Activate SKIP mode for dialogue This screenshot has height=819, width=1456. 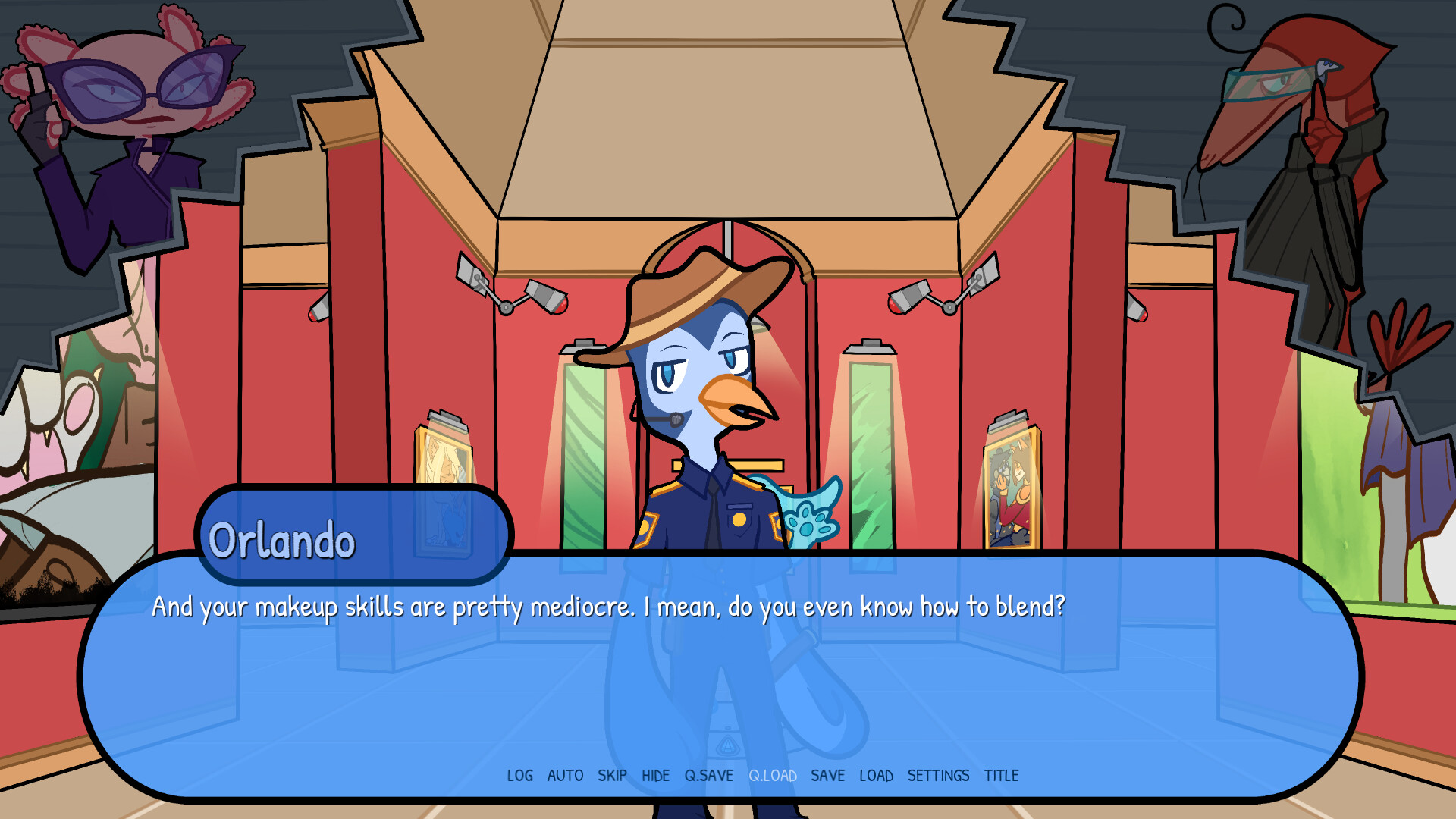pyautogui.click(x=613, y=776)
